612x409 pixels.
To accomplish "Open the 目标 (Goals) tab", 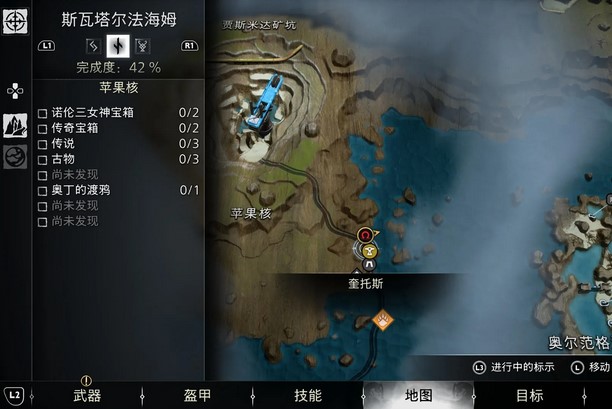I will [x=529, y=395].
